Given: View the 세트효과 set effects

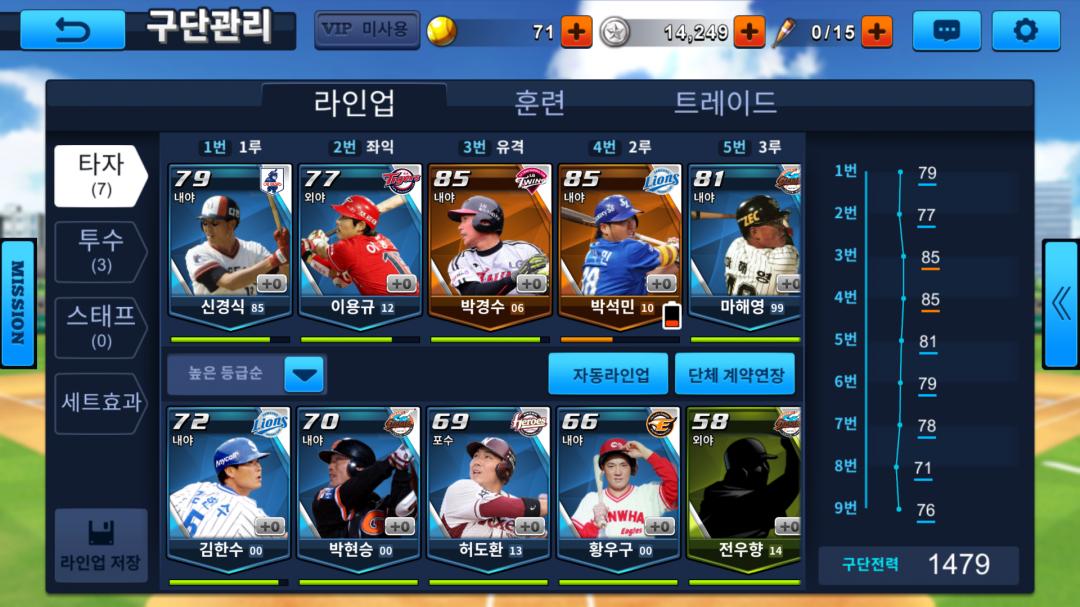Looking at the screenshot, I should point(100,403).
